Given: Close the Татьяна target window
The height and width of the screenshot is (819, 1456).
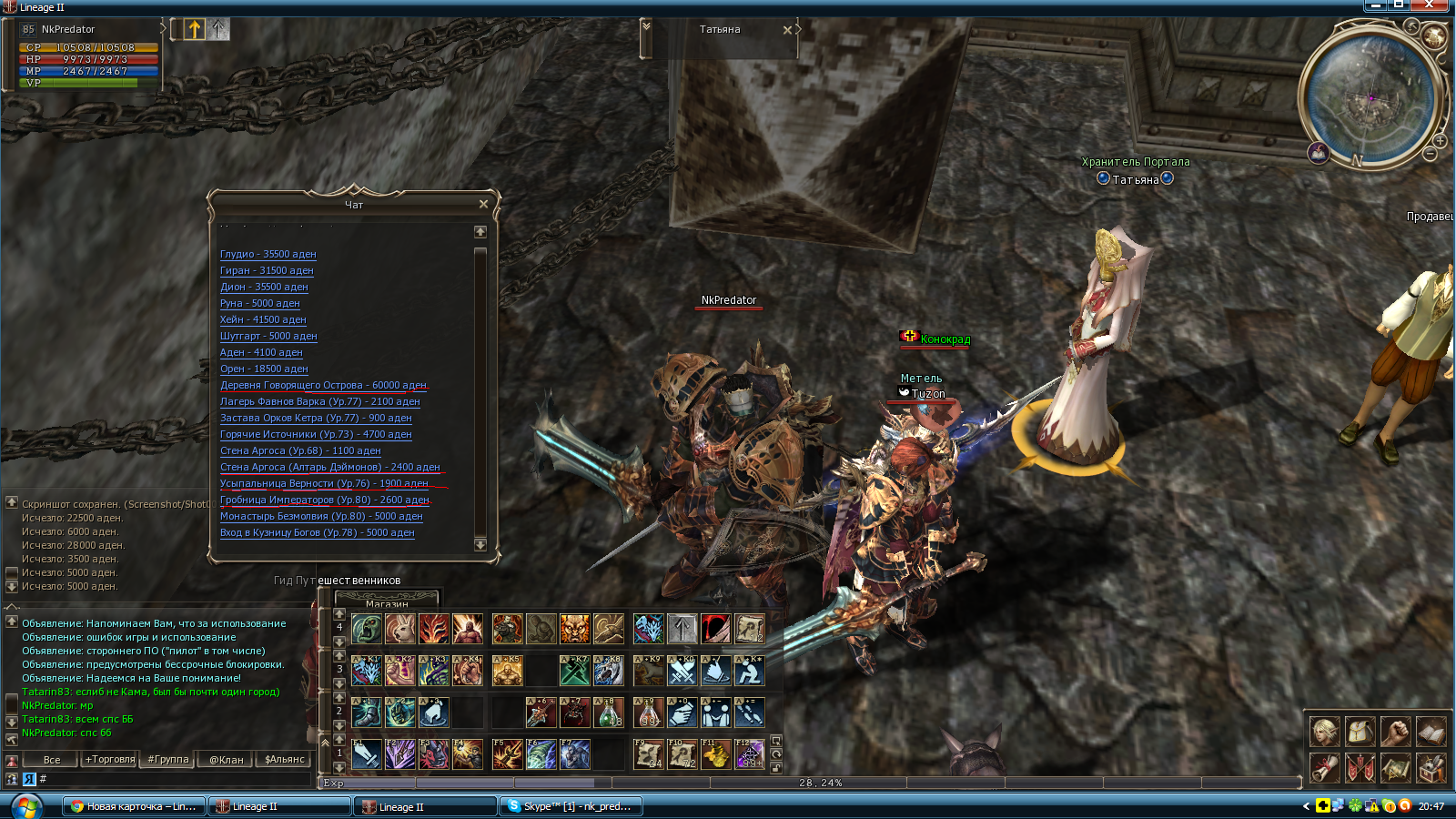Looking at the screenshot, I should click(787, 30).
